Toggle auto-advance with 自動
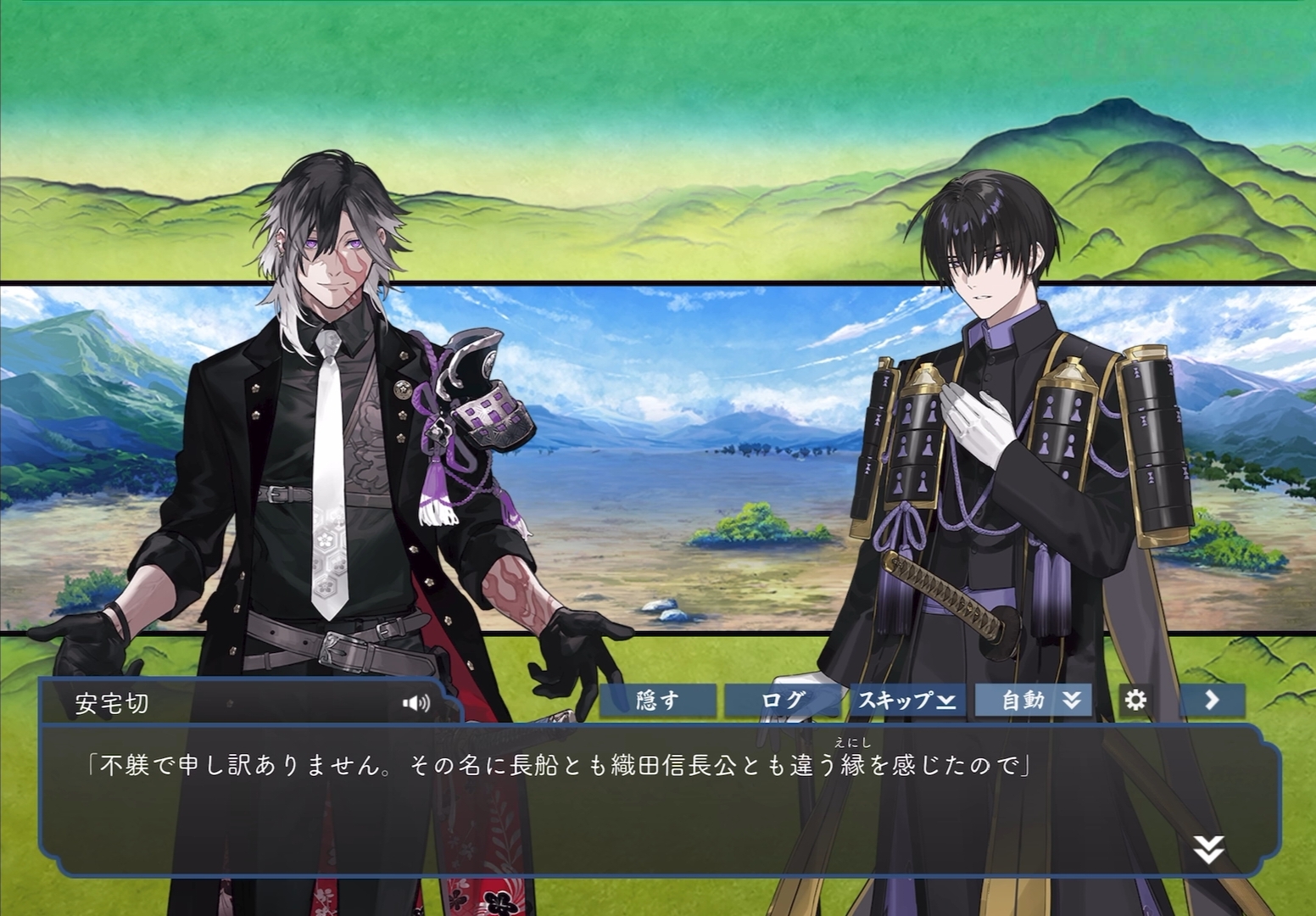The height and width of the screenshot is (916, 1316). click(x=1033, y=701)
